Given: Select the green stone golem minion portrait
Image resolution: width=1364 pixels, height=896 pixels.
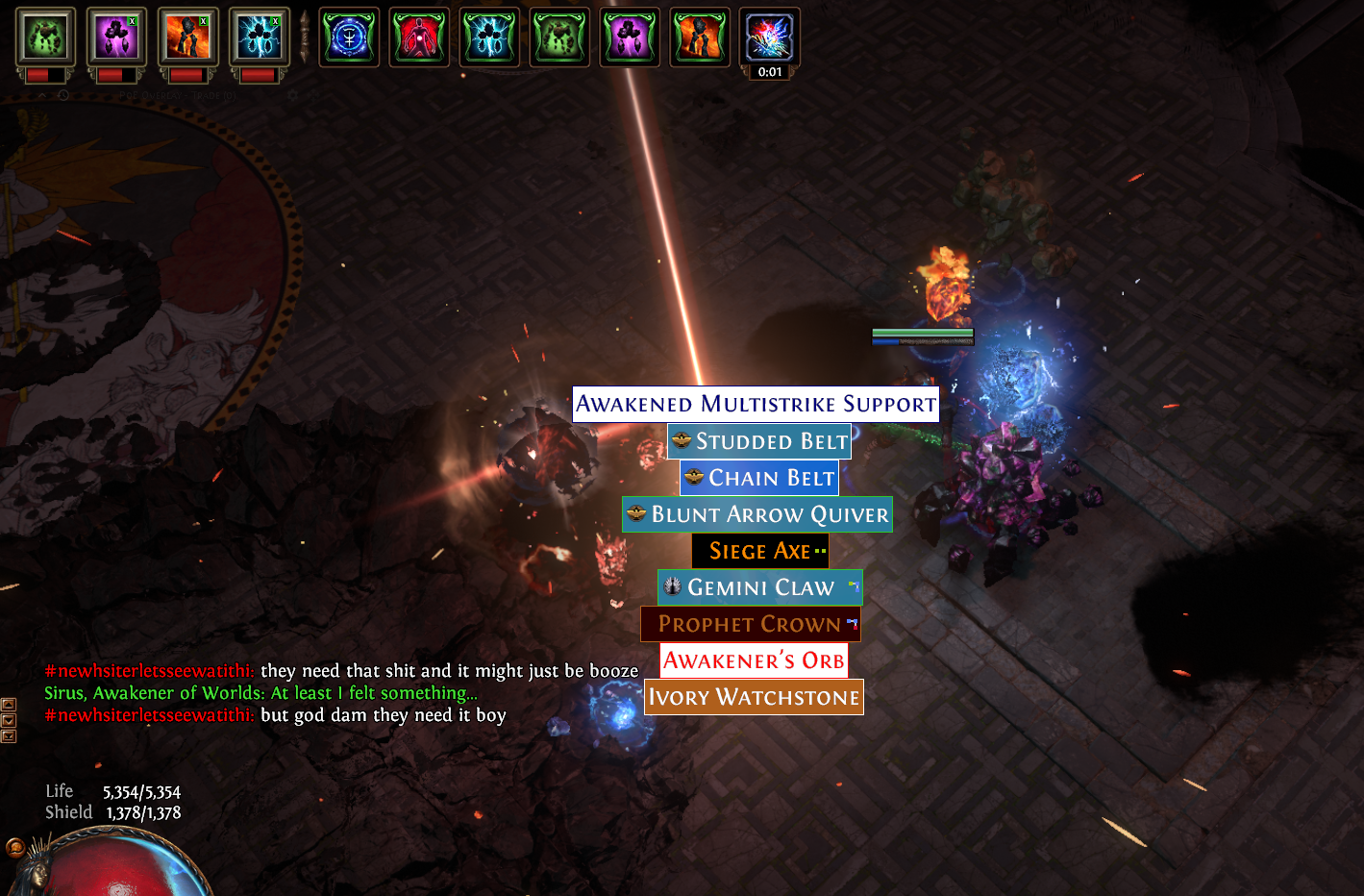Looking at the screenshot, I should click(x=45, y=38).
